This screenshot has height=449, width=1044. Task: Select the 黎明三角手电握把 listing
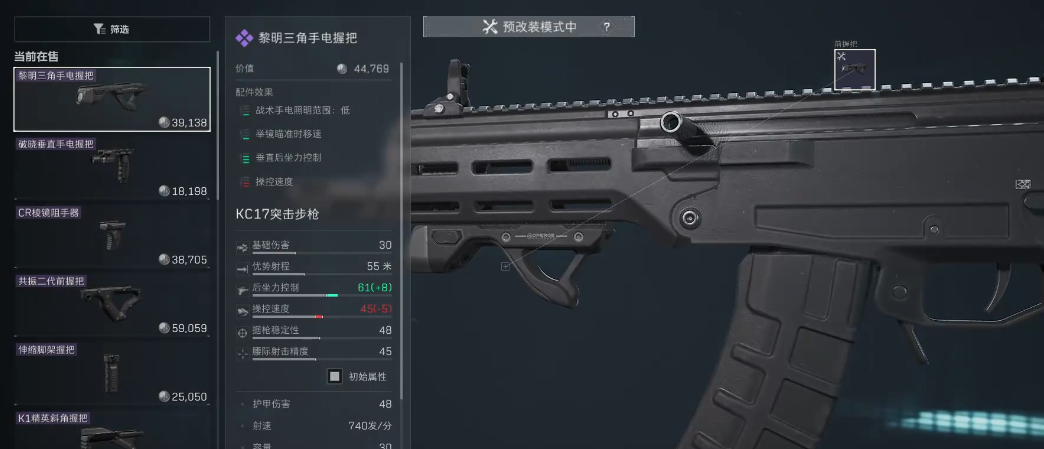coord(112,100)
